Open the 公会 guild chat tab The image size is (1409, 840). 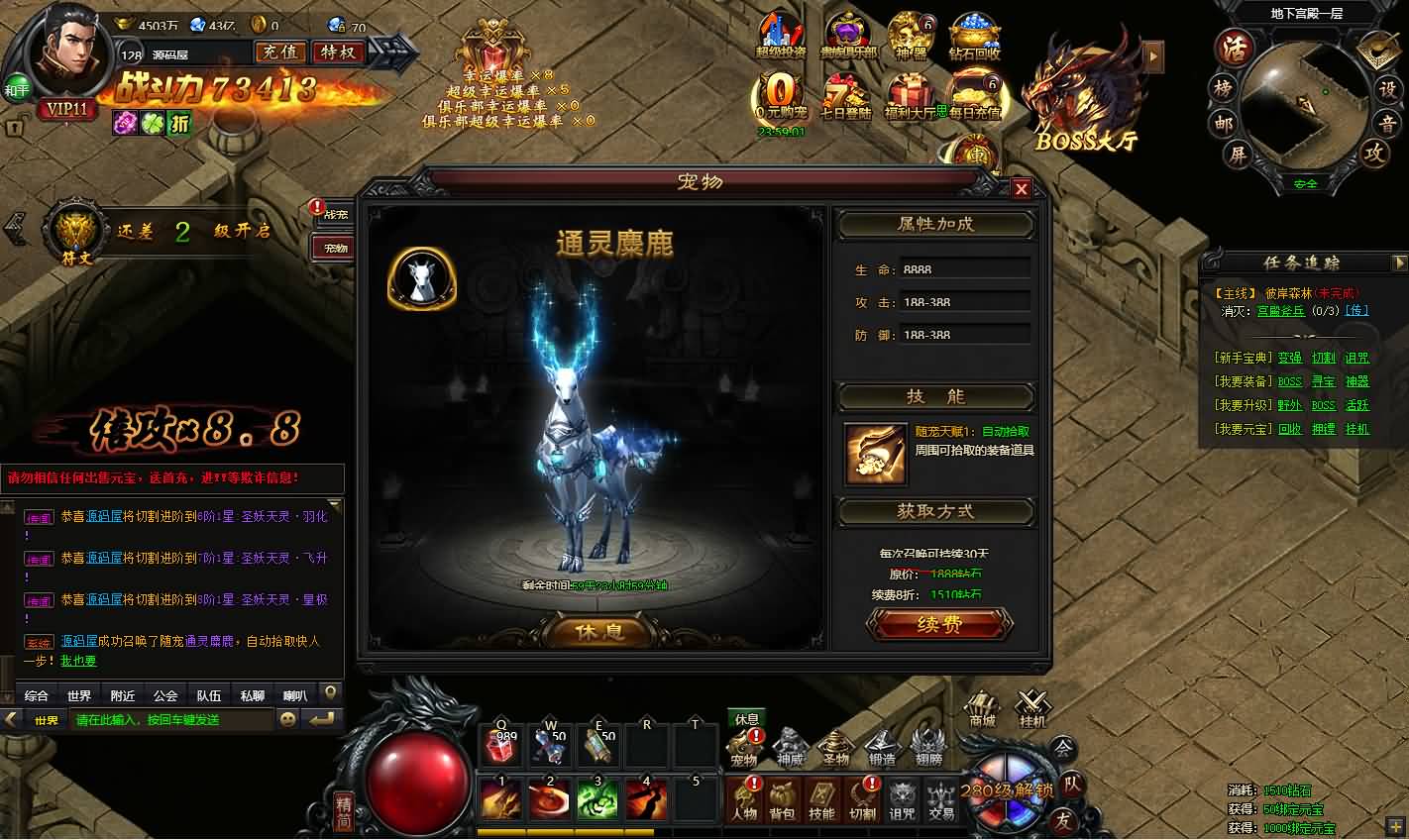coord(163,694)
